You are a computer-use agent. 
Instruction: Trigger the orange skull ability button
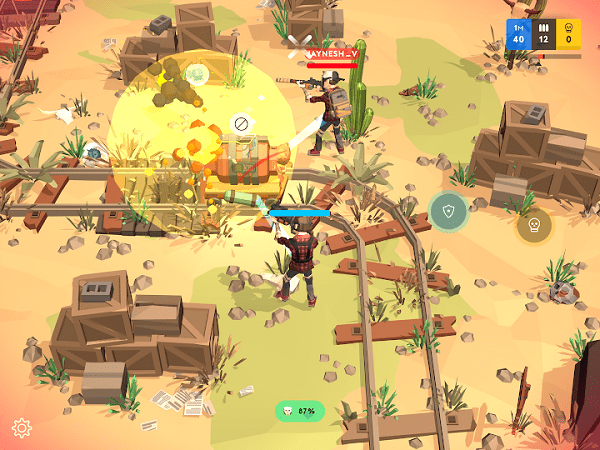534,224
